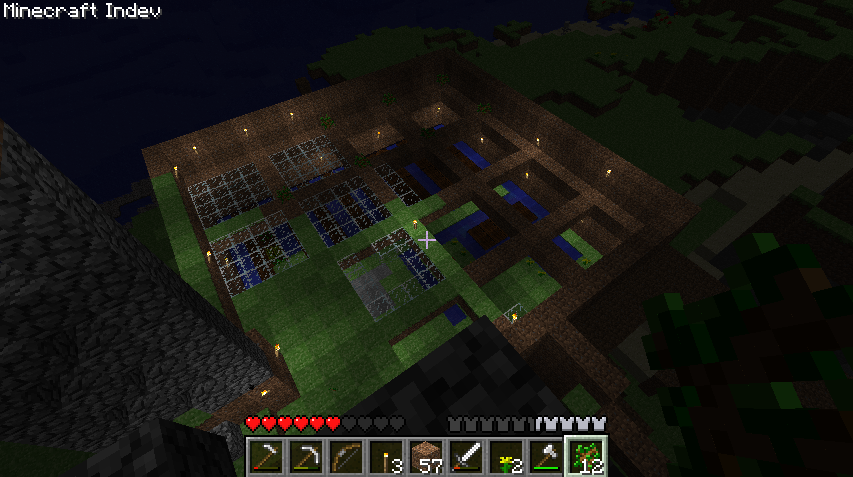Equip the iron sword slot
Screen dimensions: 853x477
click(x=466, y=457)
